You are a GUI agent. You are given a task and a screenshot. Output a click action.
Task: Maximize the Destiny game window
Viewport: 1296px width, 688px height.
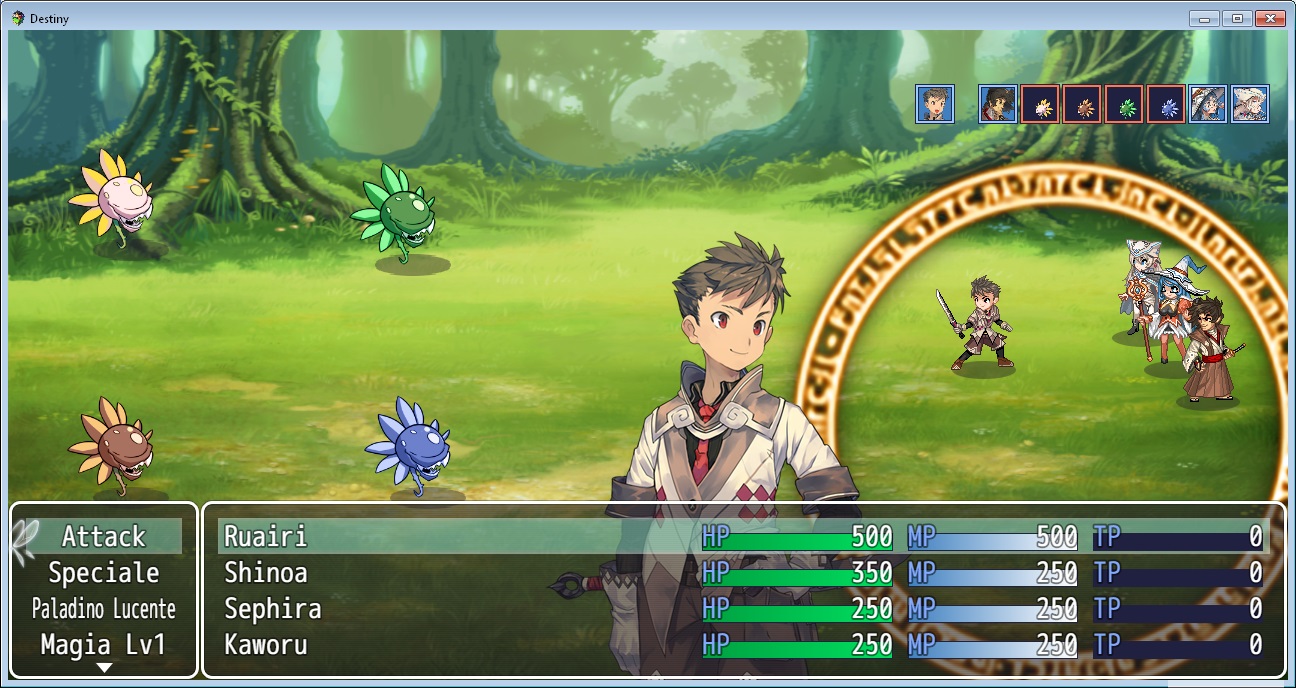(1237, 18)
